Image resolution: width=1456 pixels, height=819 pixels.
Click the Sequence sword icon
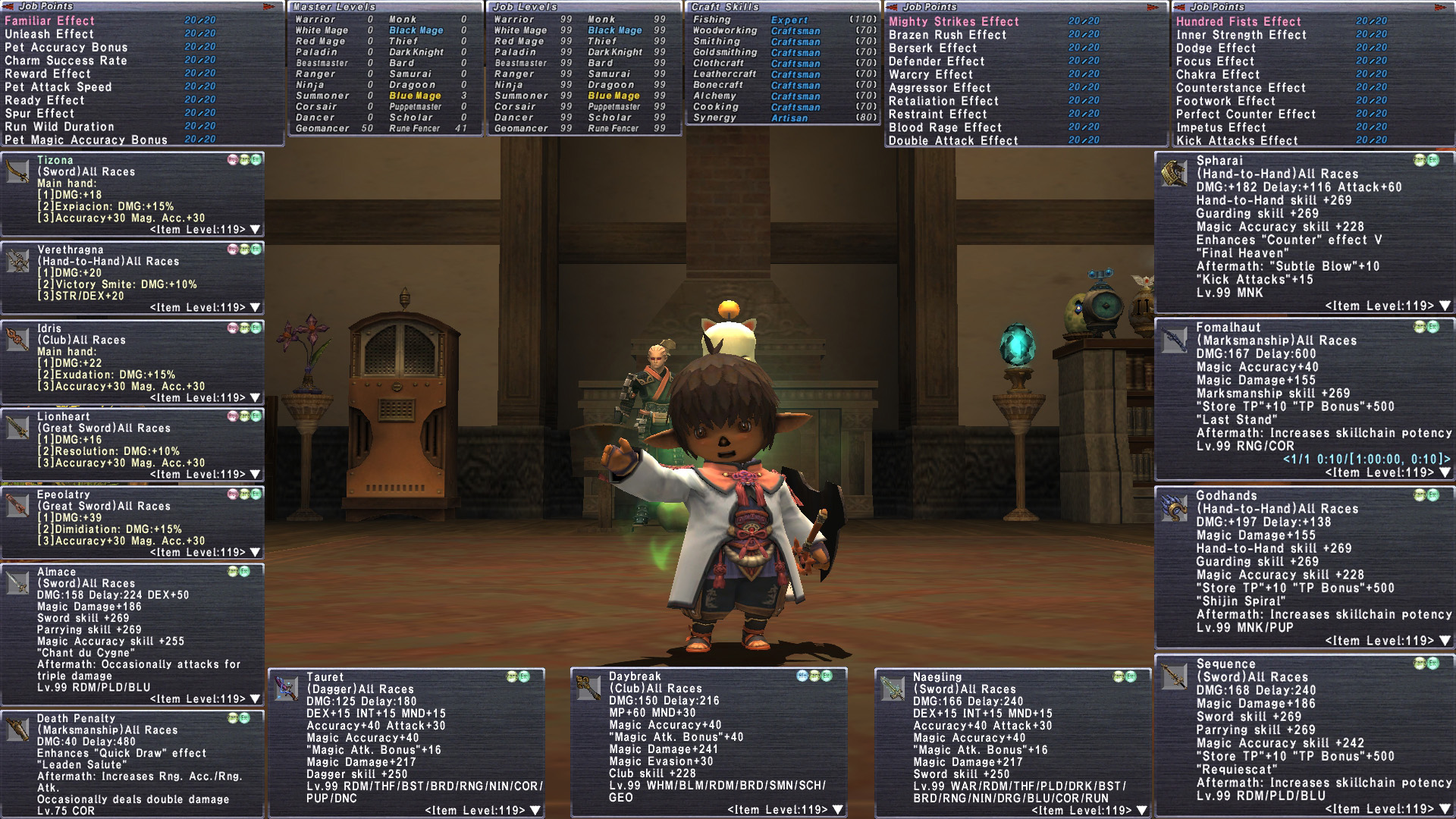[1174, 677]
